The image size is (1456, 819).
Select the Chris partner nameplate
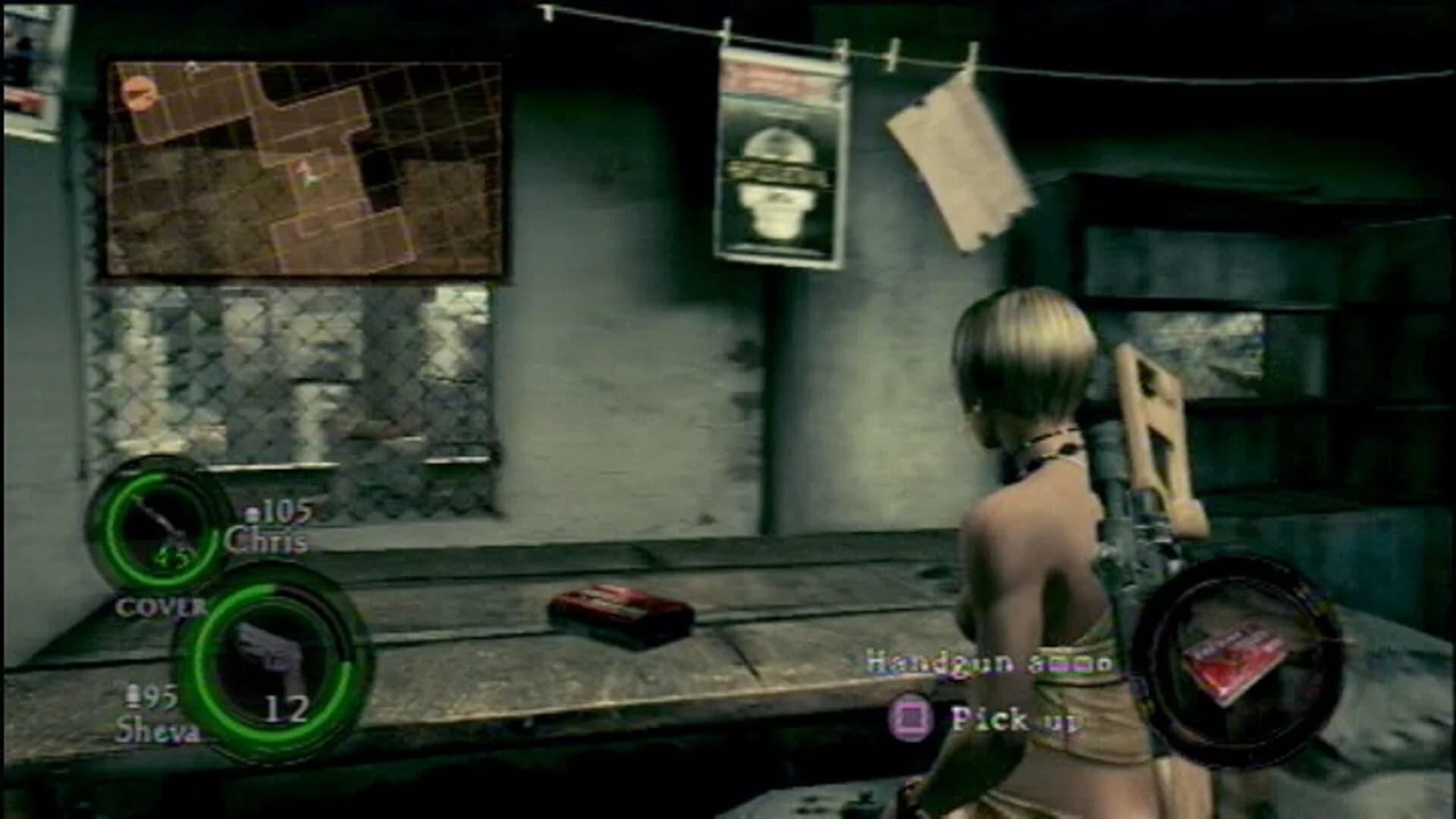[267, 542]
